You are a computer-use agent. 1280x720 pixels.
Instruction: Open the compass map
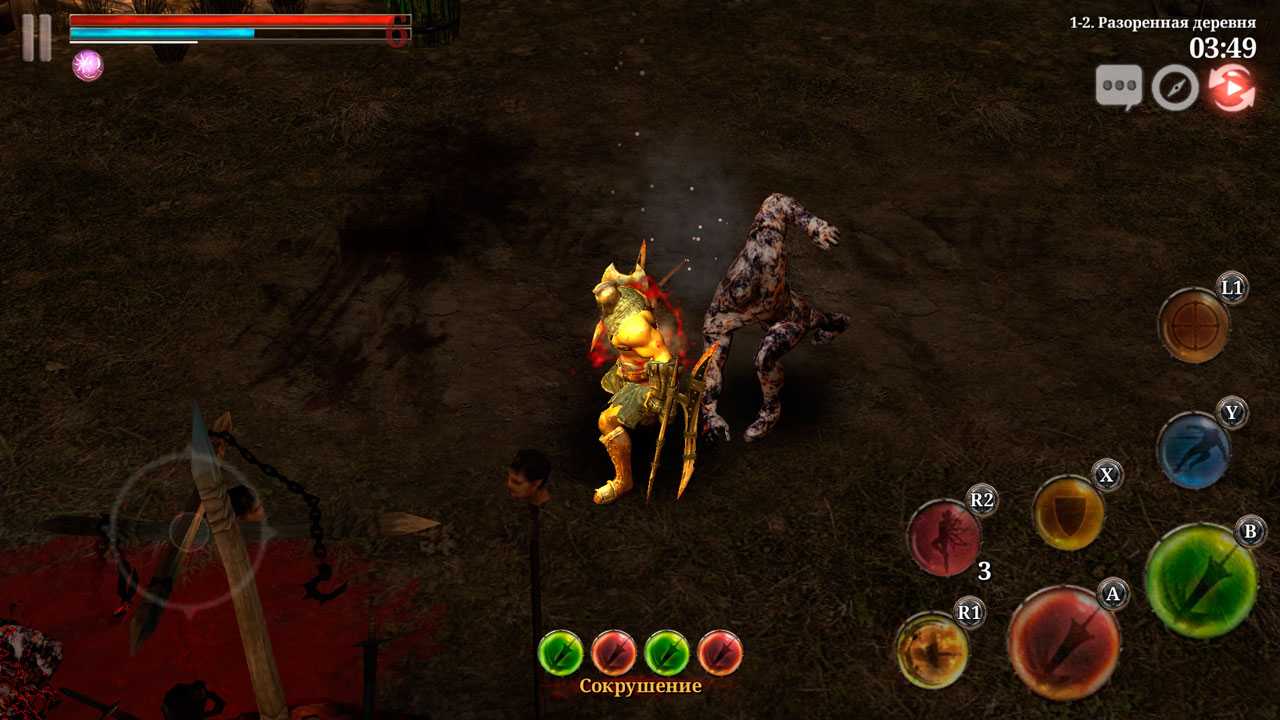[1175, 88]
